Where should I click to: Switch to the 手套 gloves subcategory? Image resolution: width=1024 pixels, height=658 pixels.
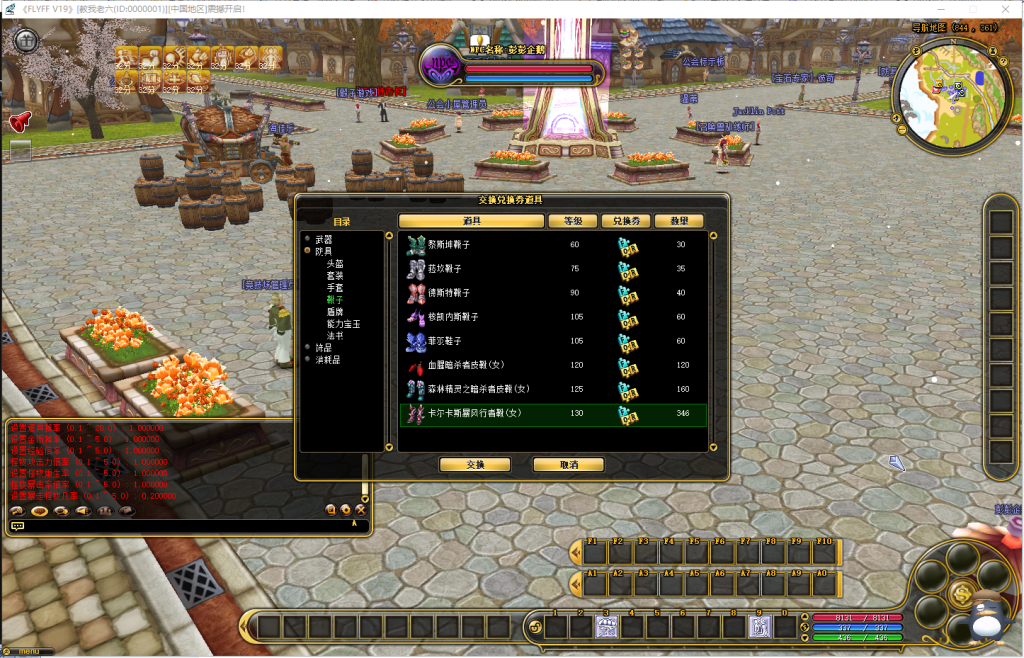click(x=334, y=288)
